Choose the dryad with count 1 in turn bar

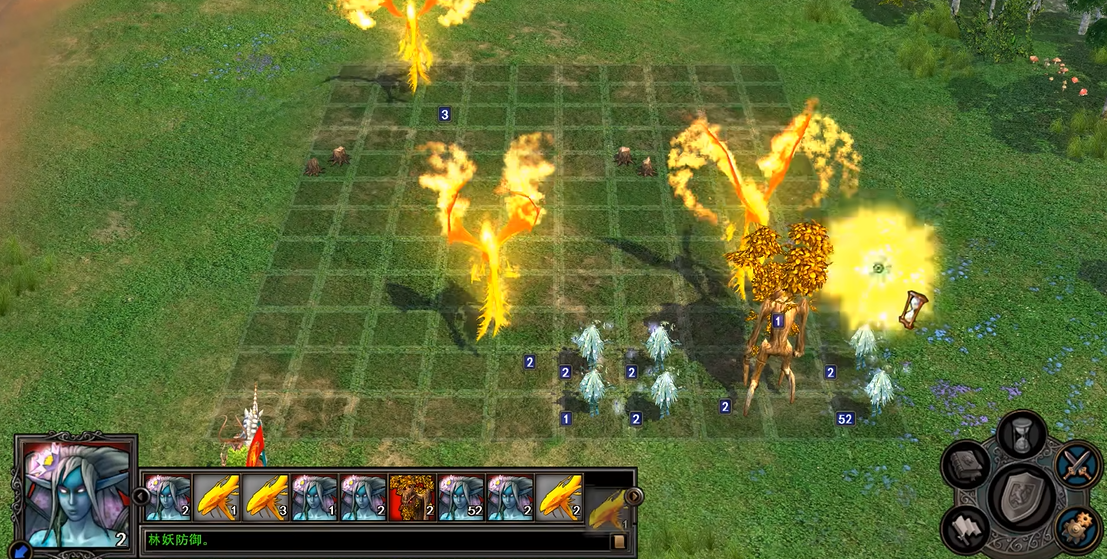[313, 496]
